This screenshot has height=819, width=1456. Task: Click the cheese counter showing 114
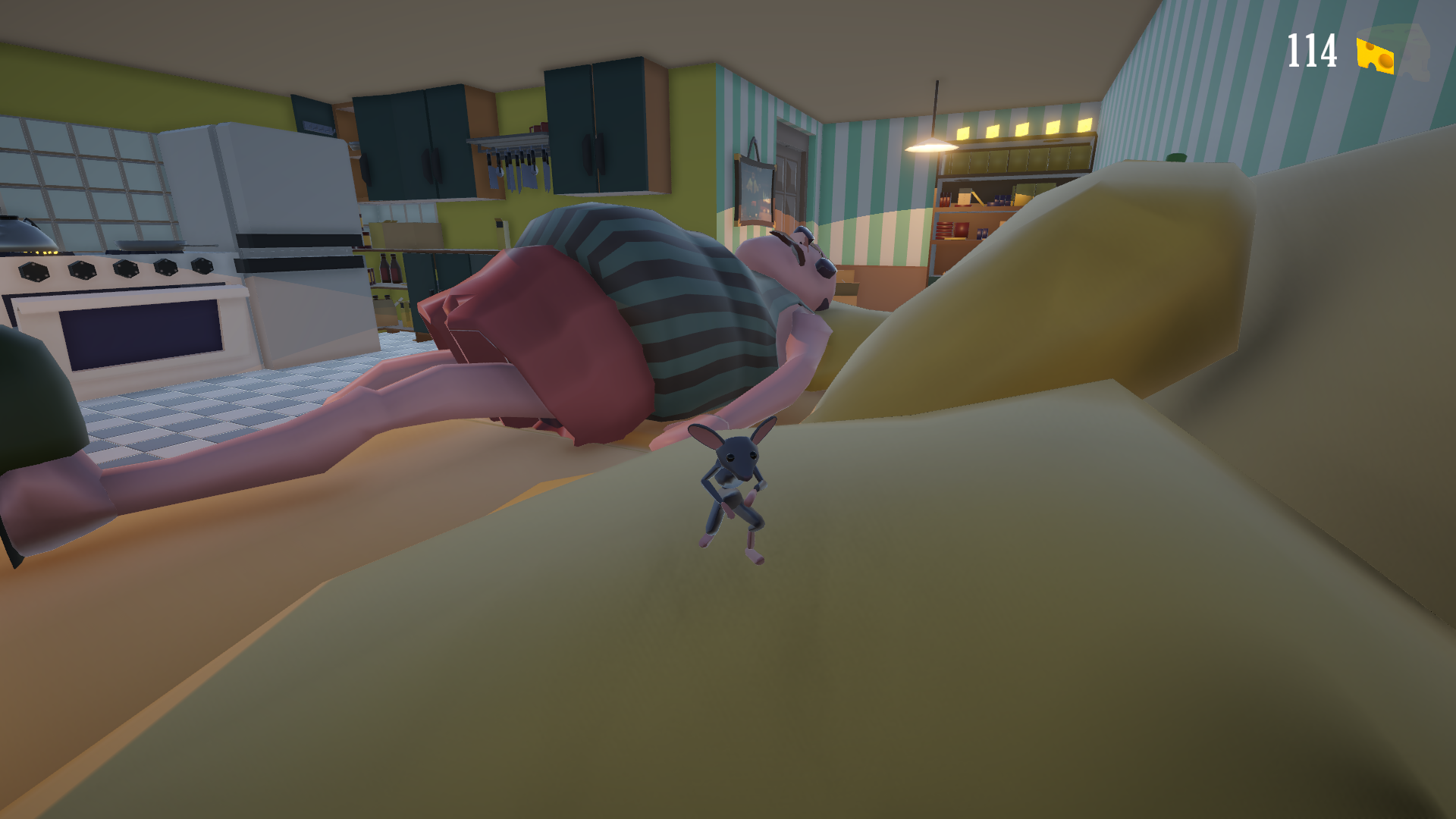click(1311, 49)
